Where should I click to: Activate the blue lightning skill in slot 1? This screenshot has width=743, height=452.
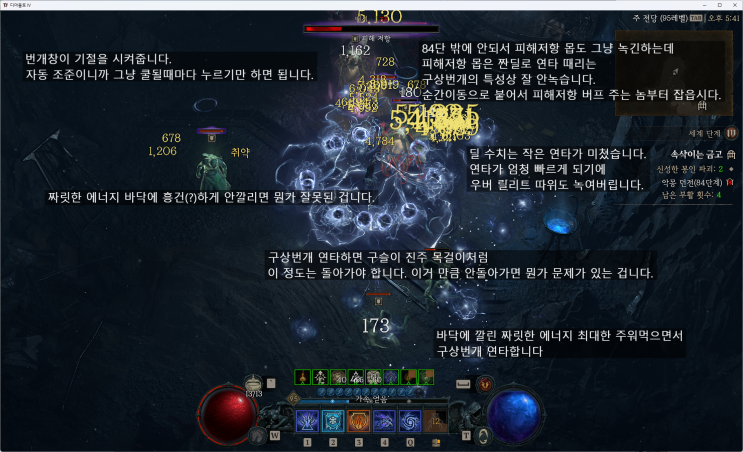point(307,421)
